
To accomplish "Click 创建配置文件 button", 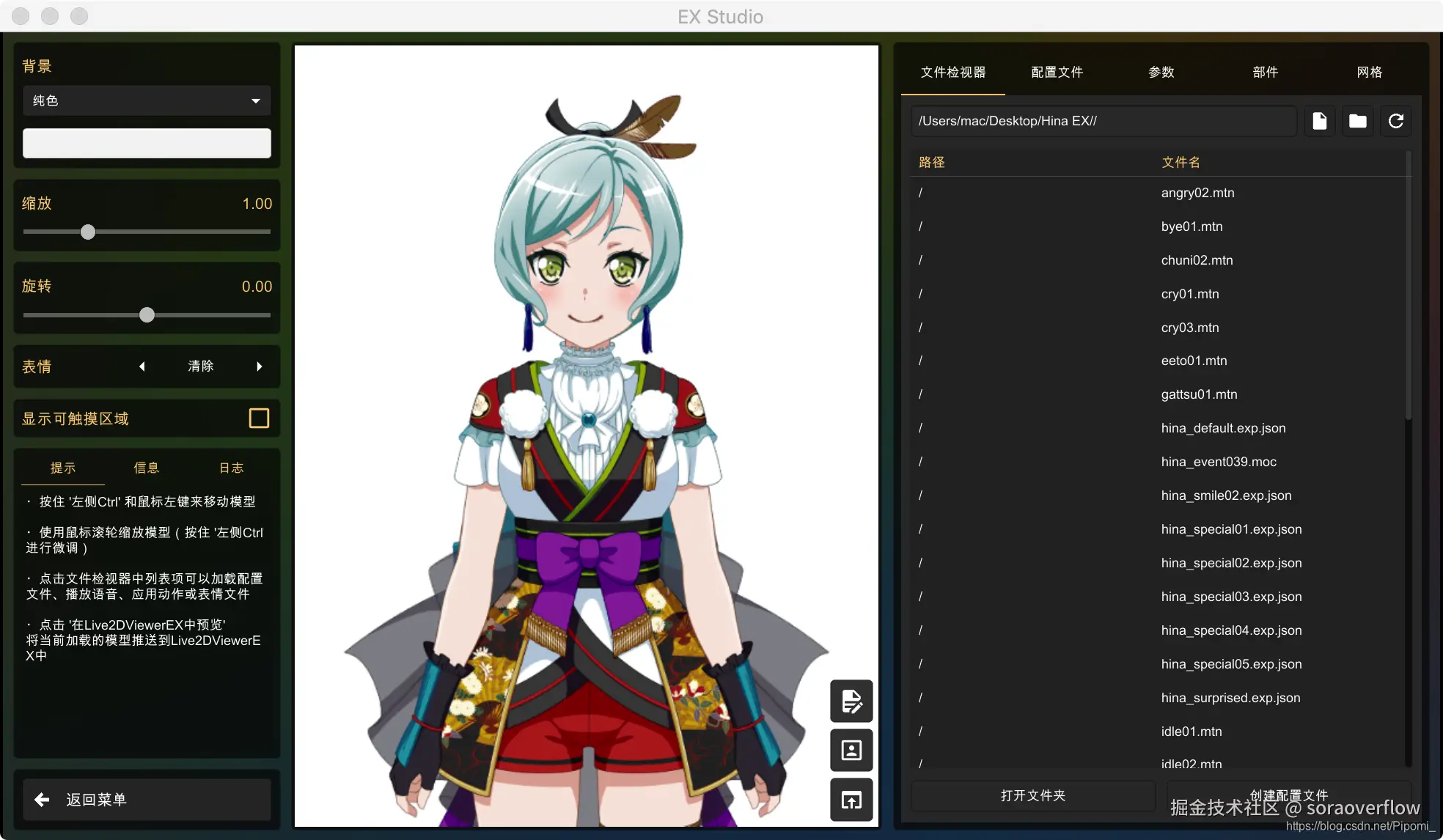I will 1288,795.
